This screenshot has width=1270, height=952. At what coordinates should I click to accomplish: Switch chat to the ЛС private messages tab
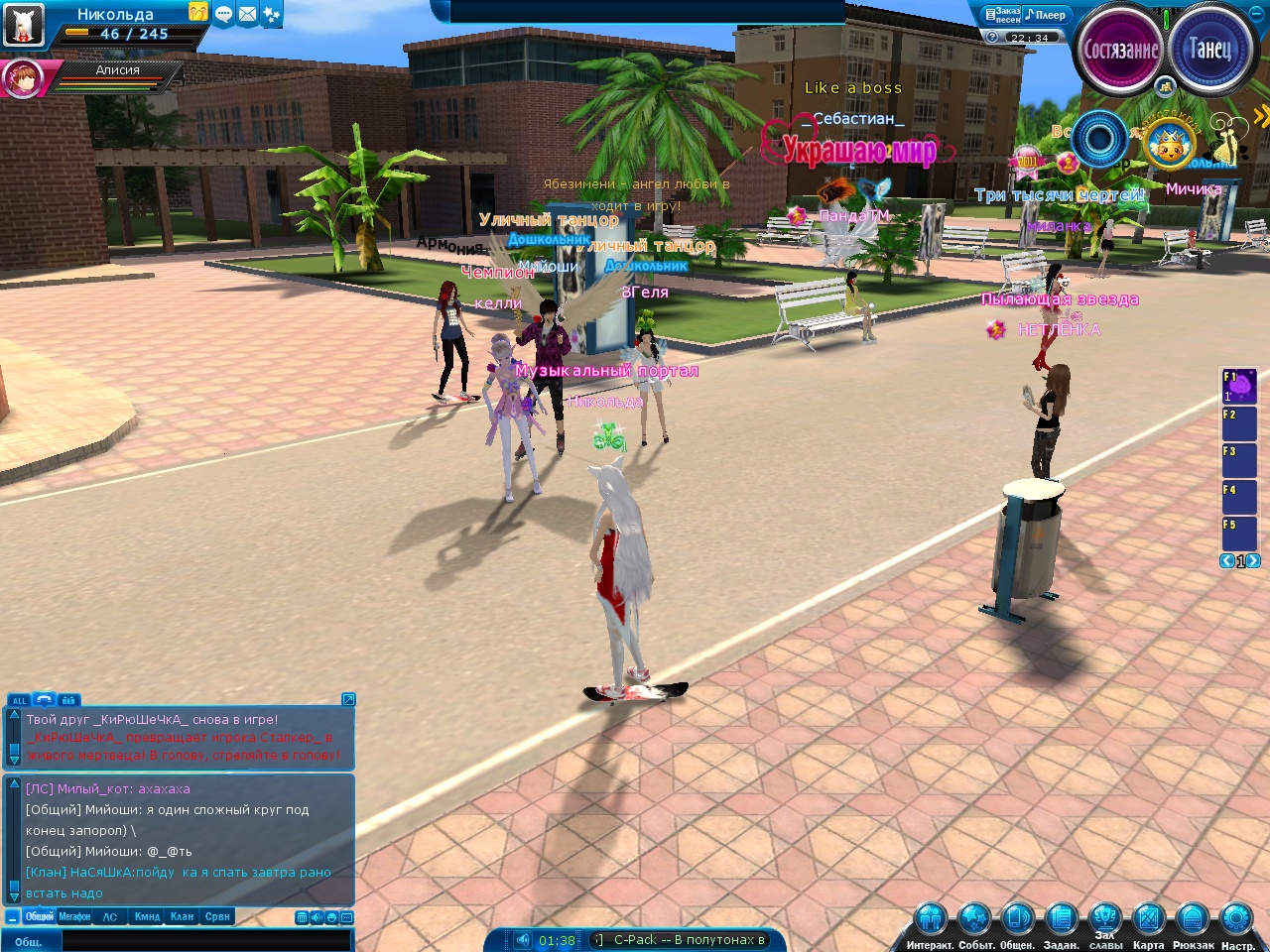click(x=110, y=917)
